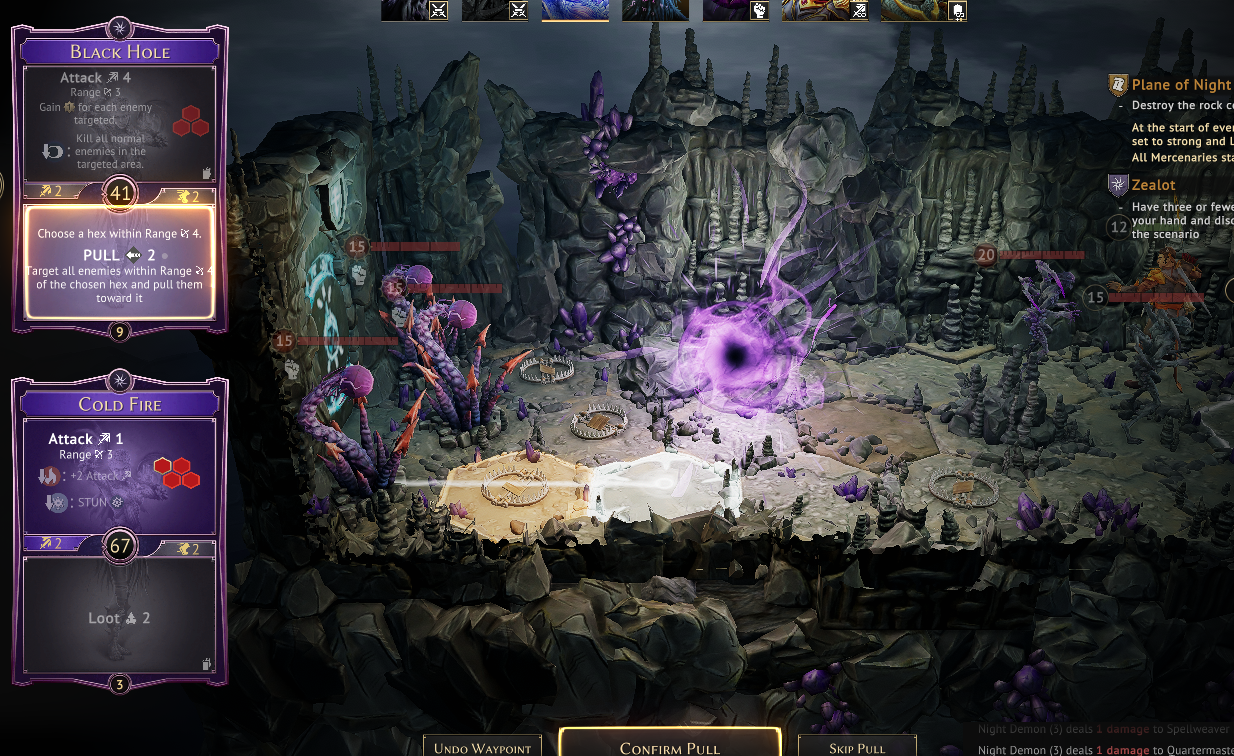Undo the last waypoint

(x=483, y=746)
